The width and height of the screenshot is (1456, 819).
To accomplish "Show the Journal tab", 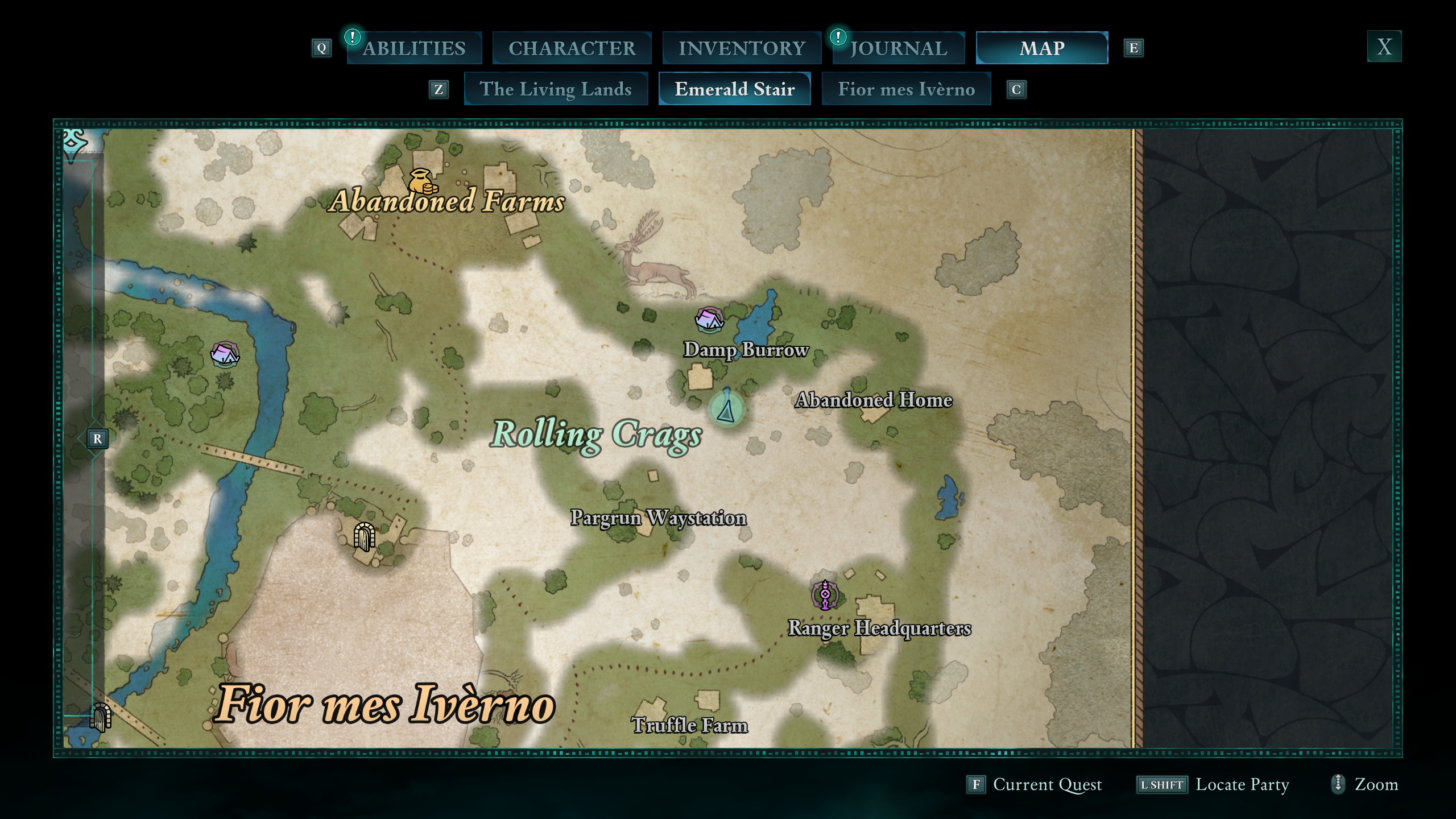I will 899,48.
